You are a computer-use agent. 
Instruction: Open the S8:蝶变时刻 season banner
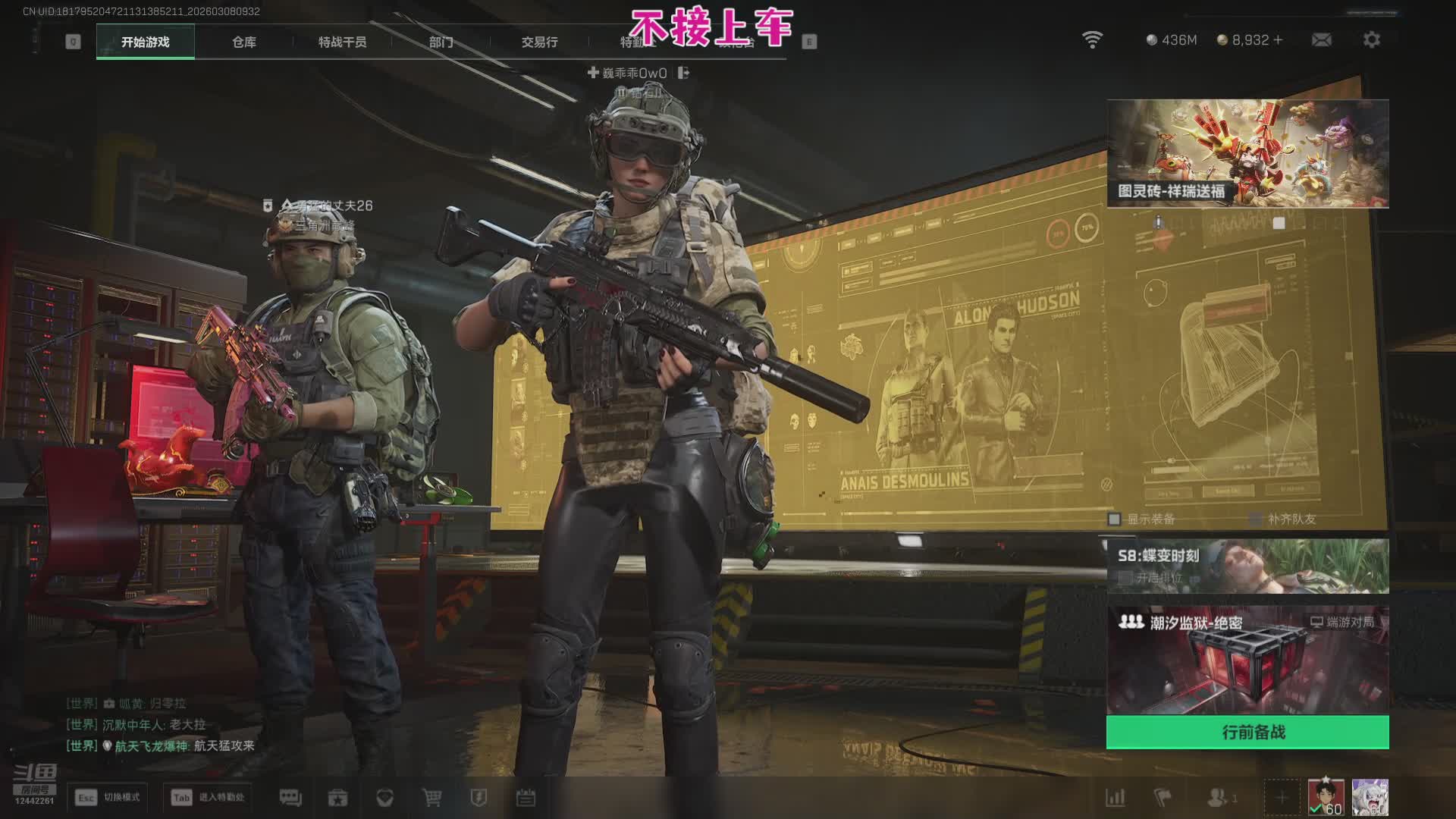click(1247, 566)
